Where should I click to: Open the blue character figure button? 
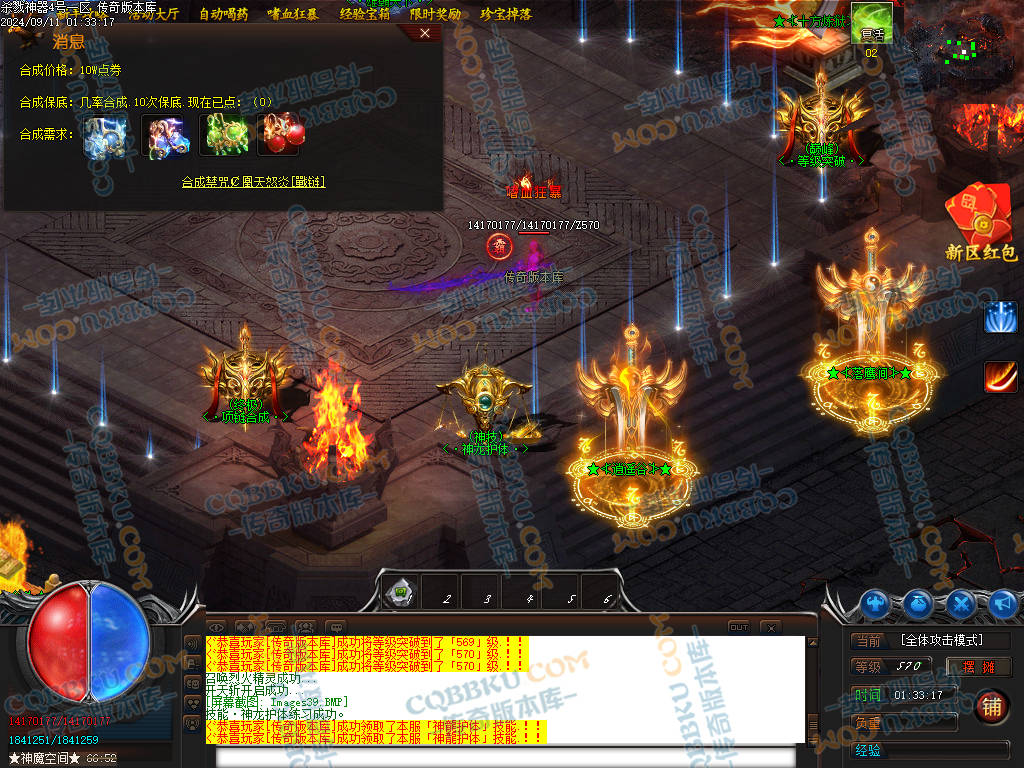[876, 603]
